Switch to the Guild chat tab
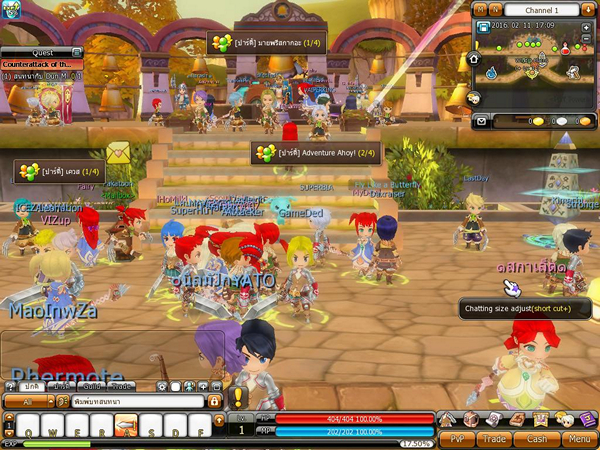 point(91,386)
